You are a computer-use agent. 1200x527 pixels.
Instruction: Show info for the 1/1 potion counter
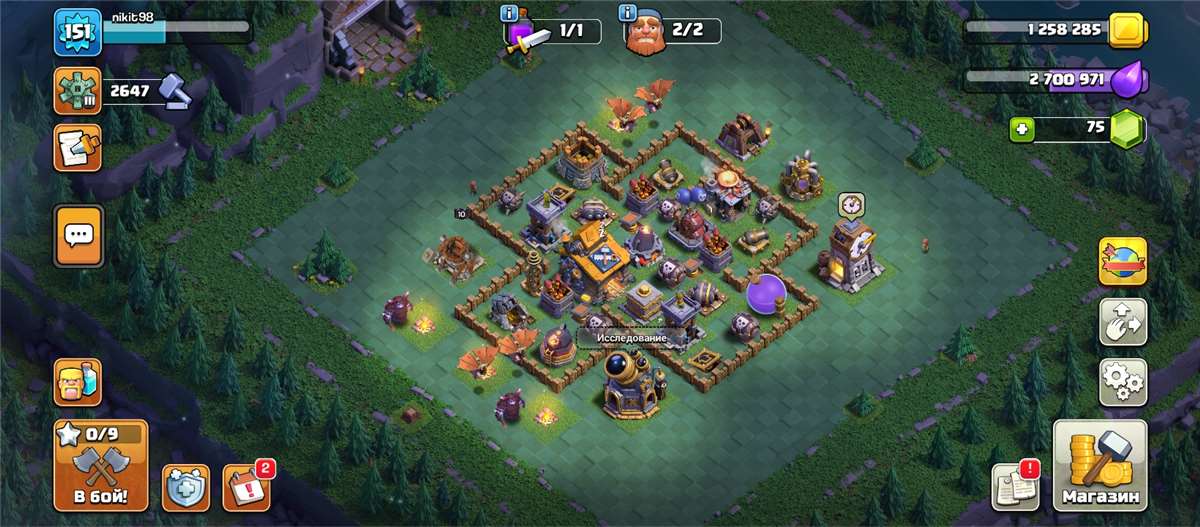pyautogui.click(x=509, y=14)
